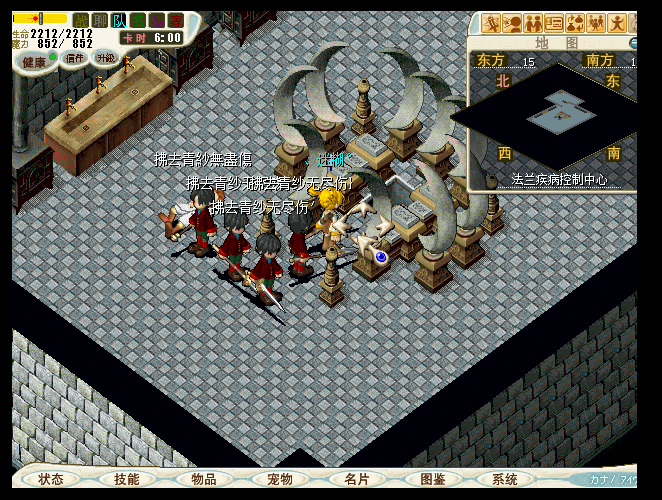Open the 物品 items menu
This screenshot has height=500, width=662.
pyautogui.click(x=204, y=479)
